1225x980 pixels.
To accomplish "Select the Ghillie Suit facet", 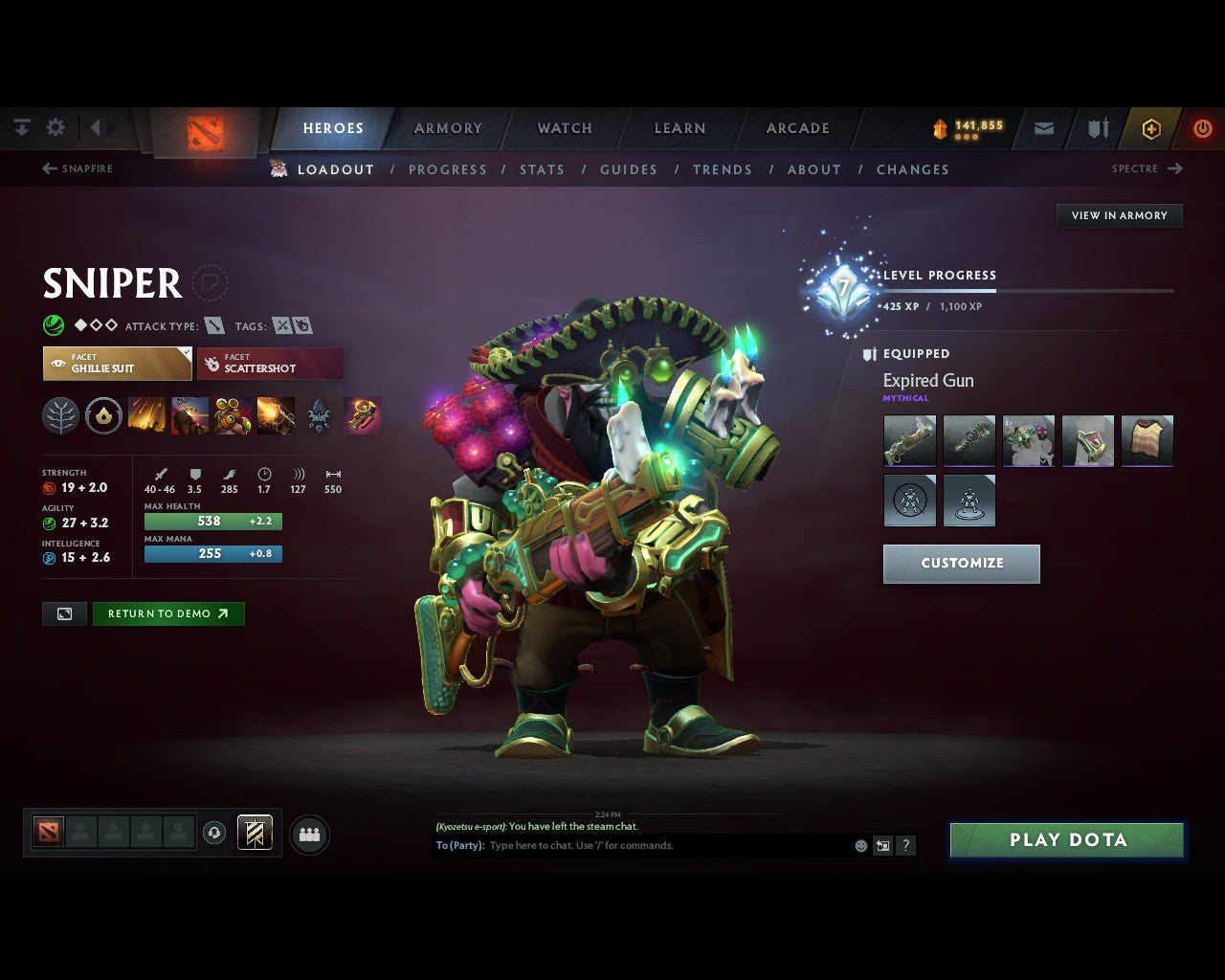I will (x=117, y=363).
